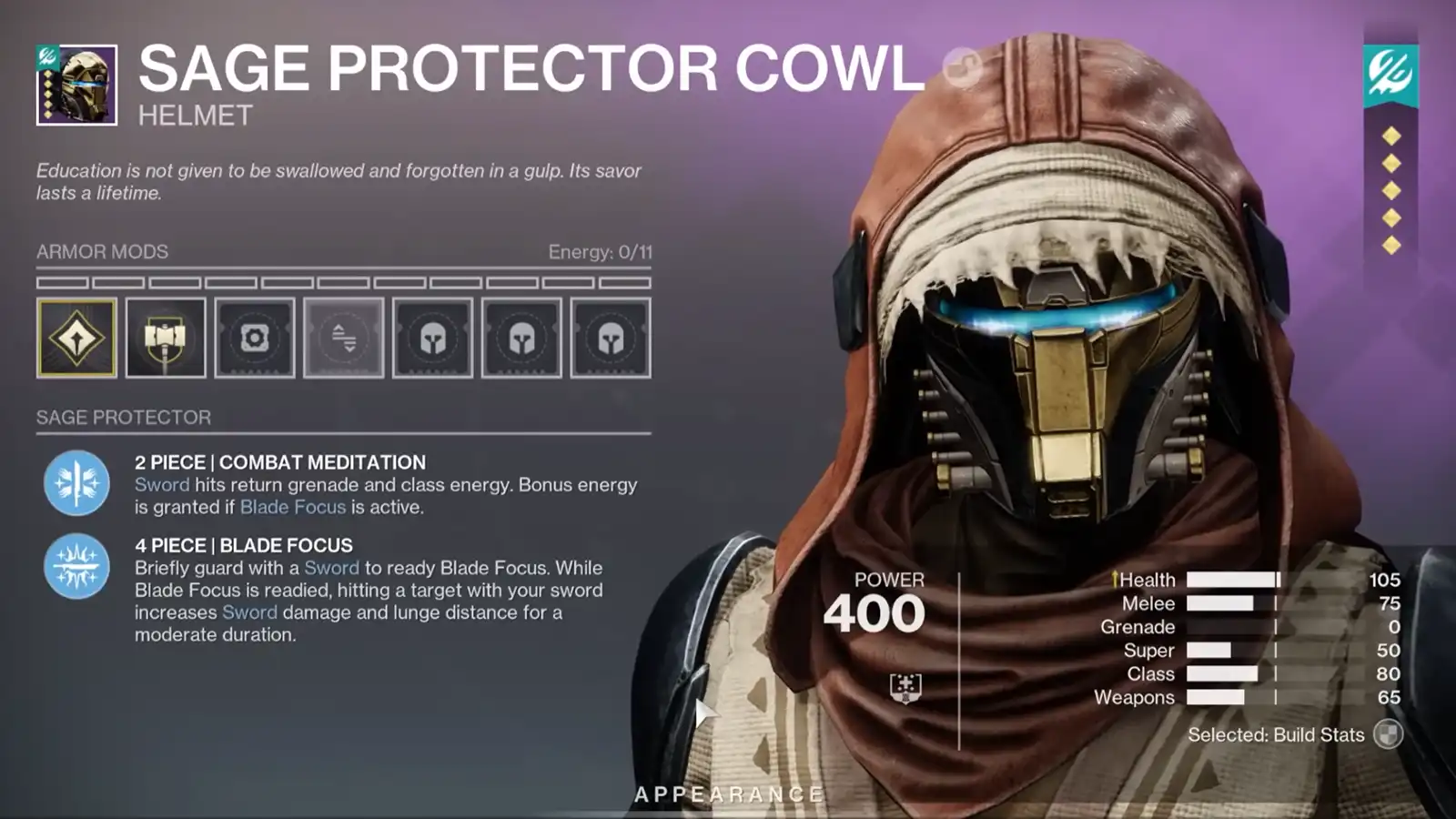This screenshot has height=819, width=1456.
Task: Click the first empty helmet mod slot
Action: tap(432, 337)
